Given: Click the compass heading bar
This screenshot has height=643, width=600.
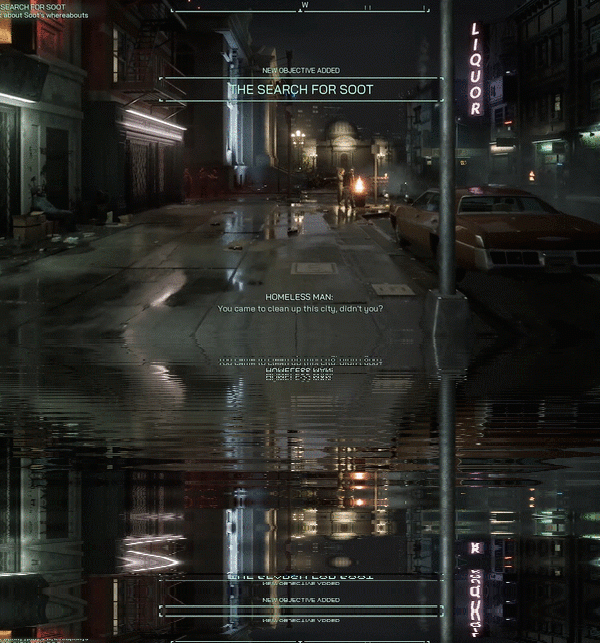Looking at the screenshot, I should [x=304, y=6].
